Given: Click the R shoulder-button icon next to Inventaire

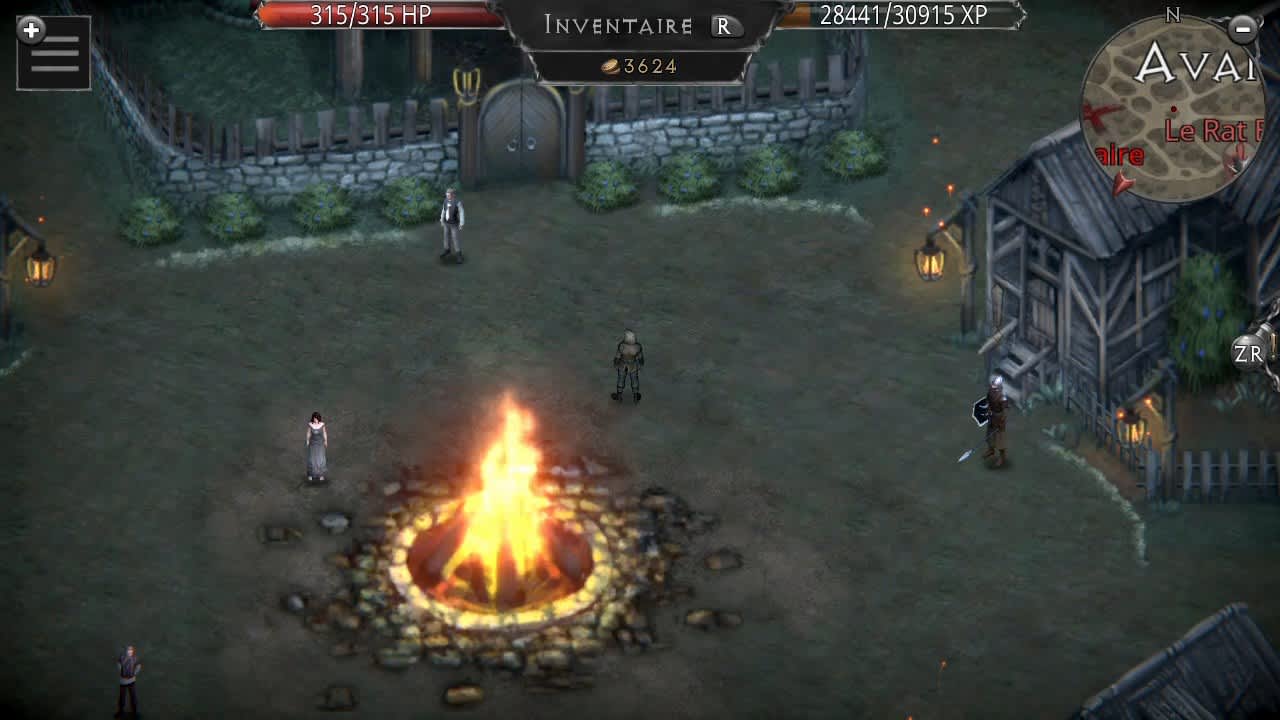Looking at the screenshot, I should (x=722, y=27).
